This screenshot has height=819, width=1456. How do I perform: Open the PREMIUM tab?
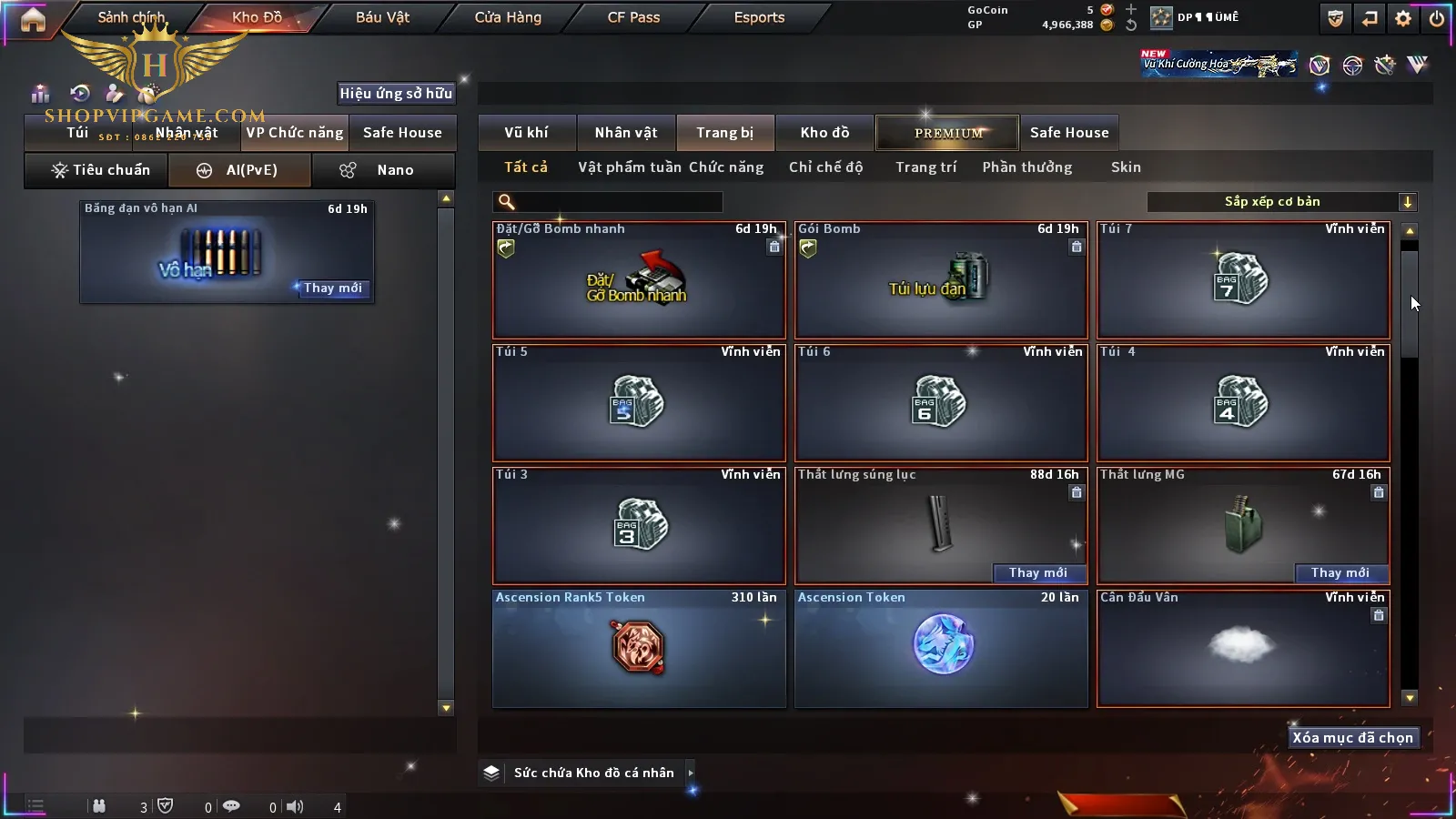[x=947, y=133]
